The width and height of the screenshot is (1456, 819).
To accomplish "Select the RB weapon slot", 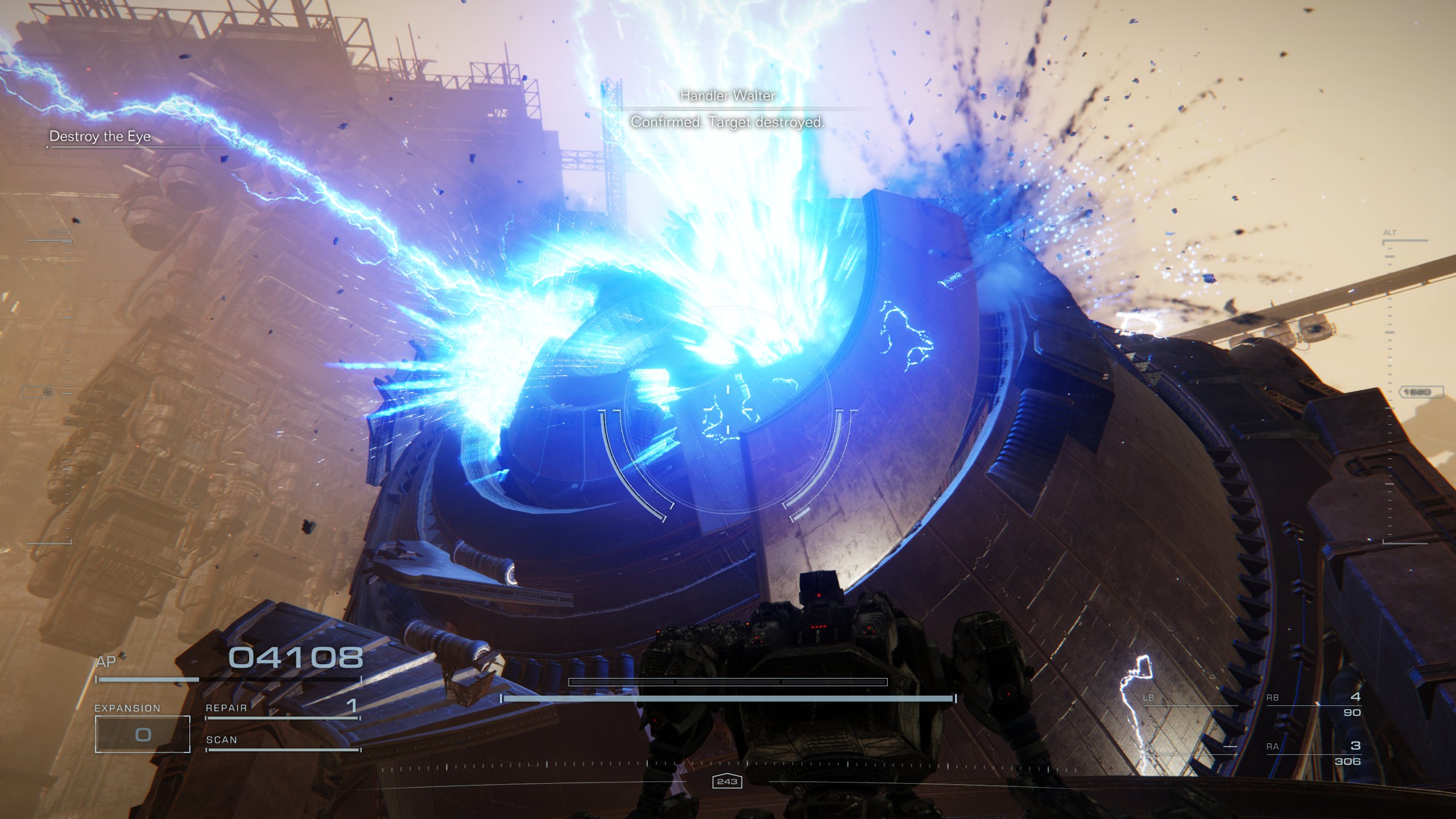I will point(1313,704).
